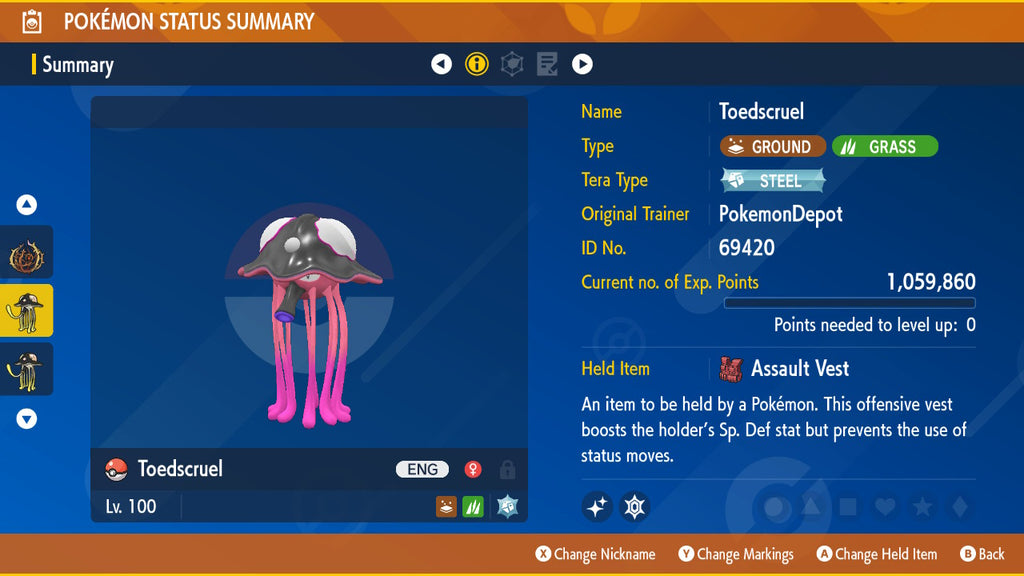Image resolution: width=1024 pixels, height=576 pixels.
Task: Open the moves and memo notepad tab
Action: click(547, 64)
